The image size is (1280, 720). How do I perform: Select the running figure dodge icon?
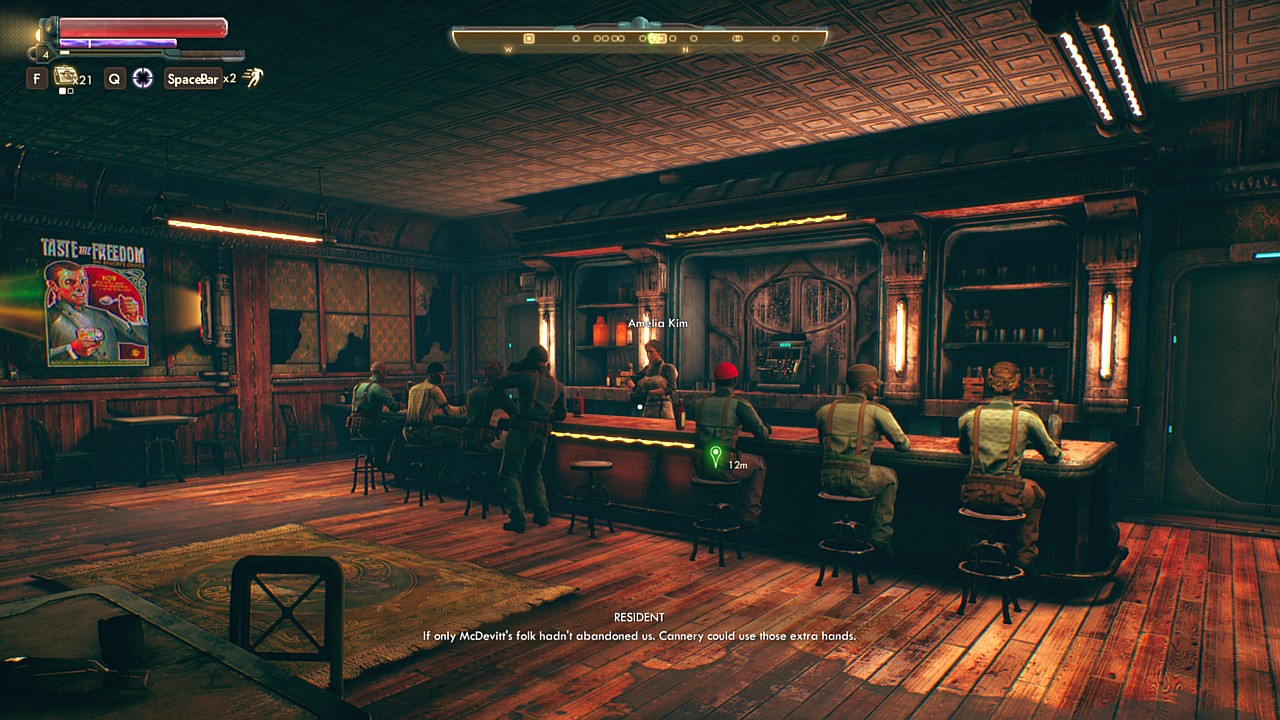pyautogui.click(x=253, y=77)
